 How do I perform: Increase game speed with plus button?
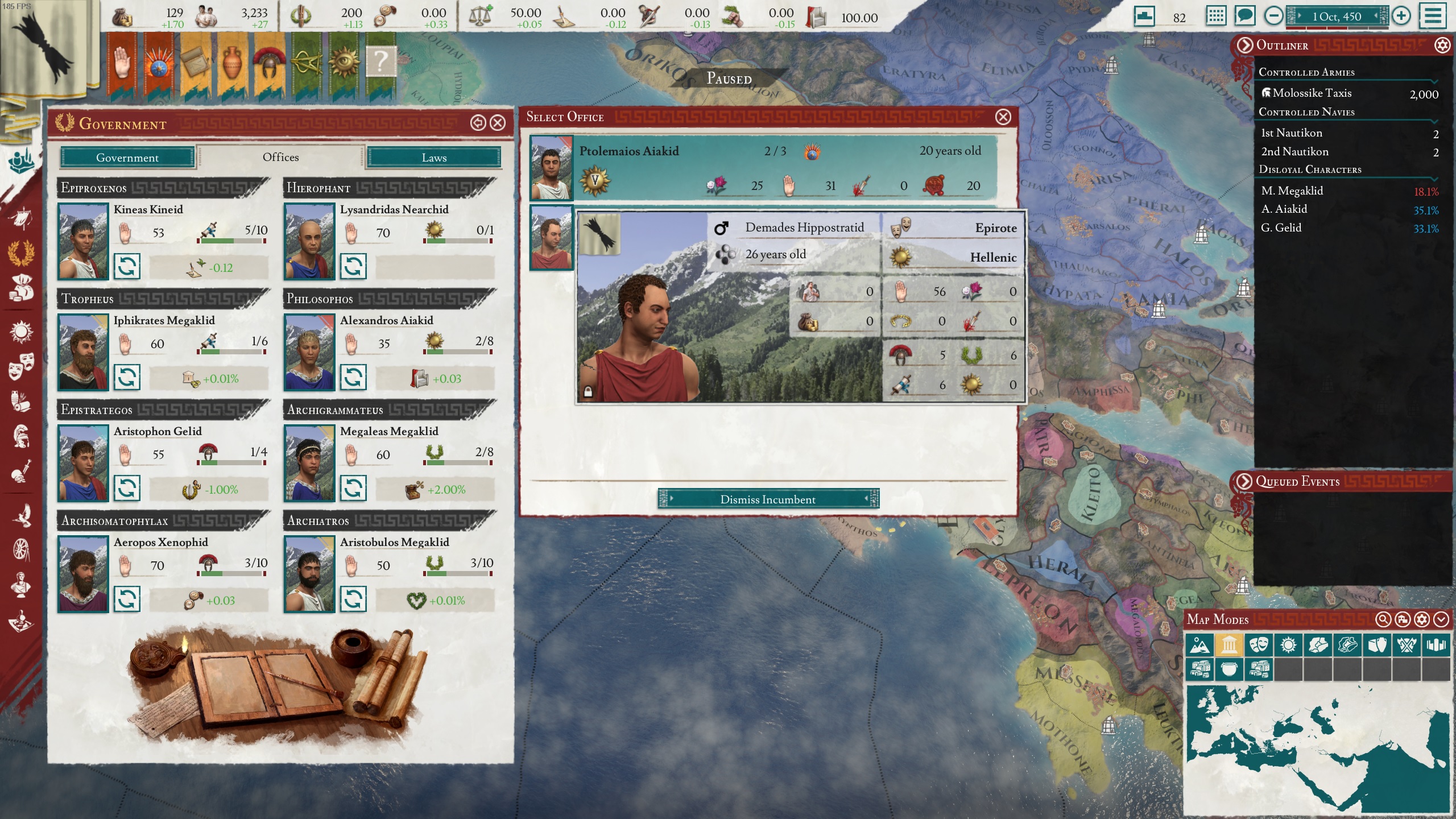tap(1401, 16)
